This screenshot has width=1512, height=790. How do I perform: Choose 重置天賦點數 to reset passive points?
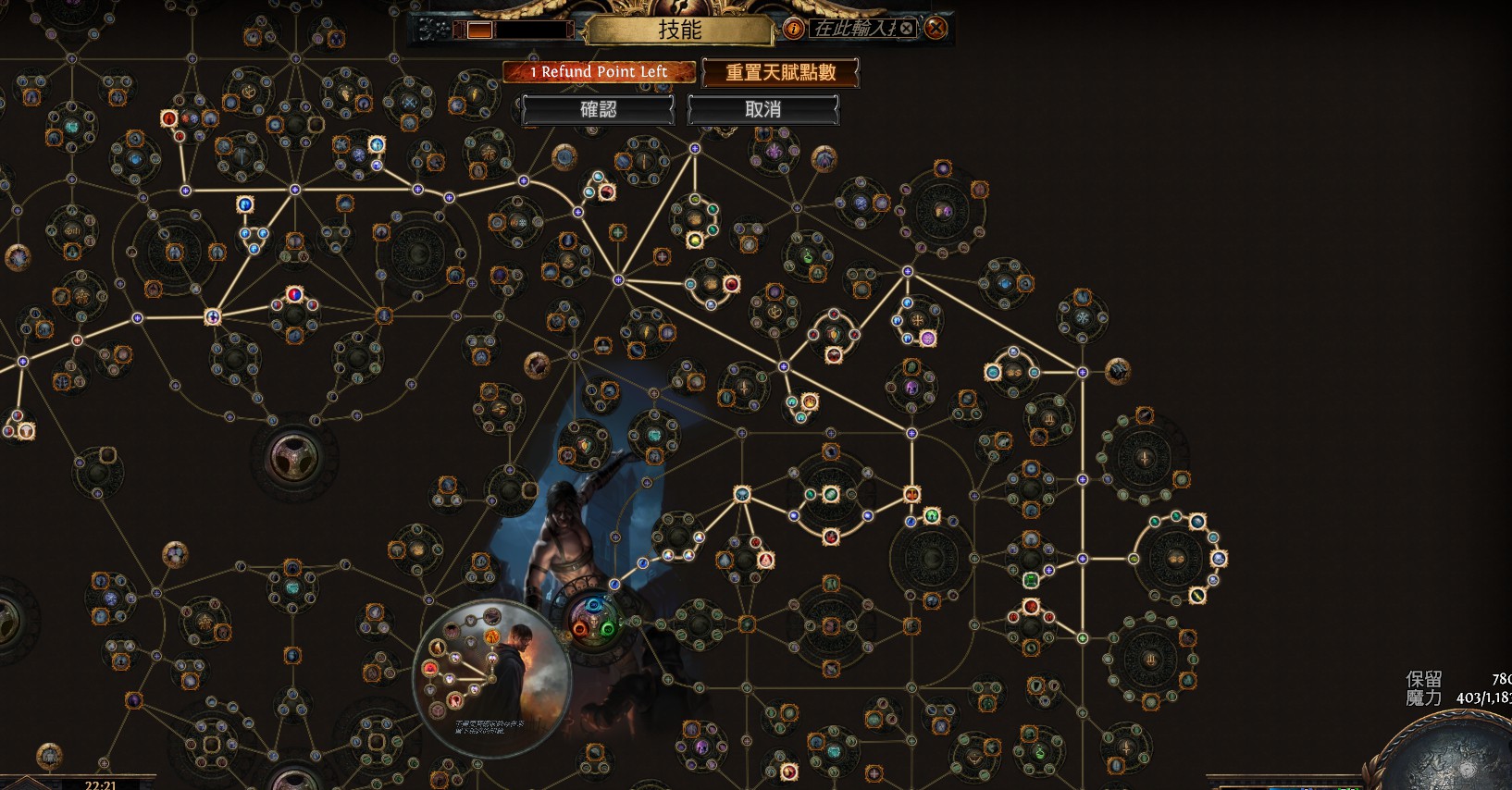pyautogui.click(x=780, y=72)
